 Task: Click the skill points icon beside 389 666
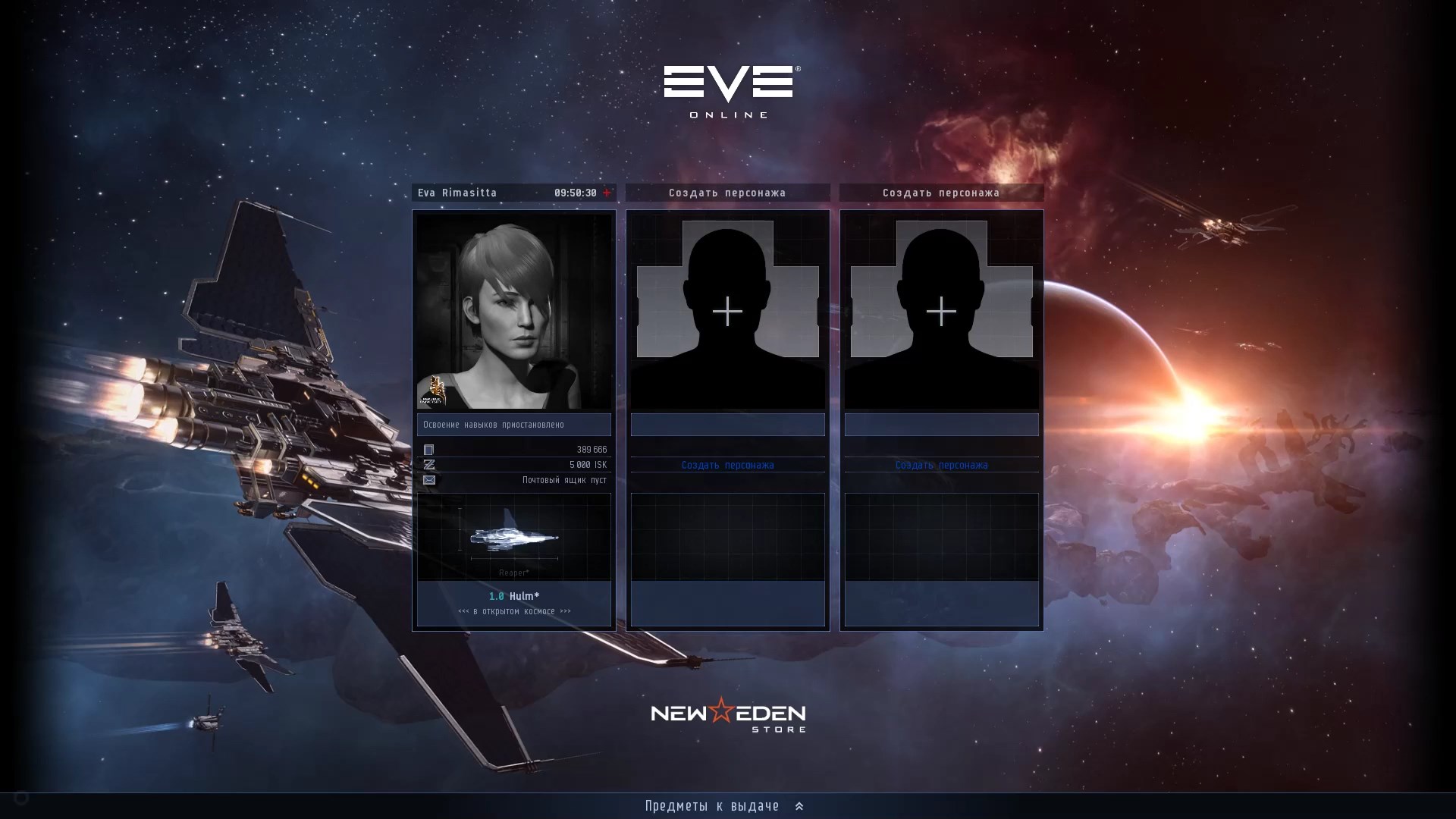(x=429, y=450)
